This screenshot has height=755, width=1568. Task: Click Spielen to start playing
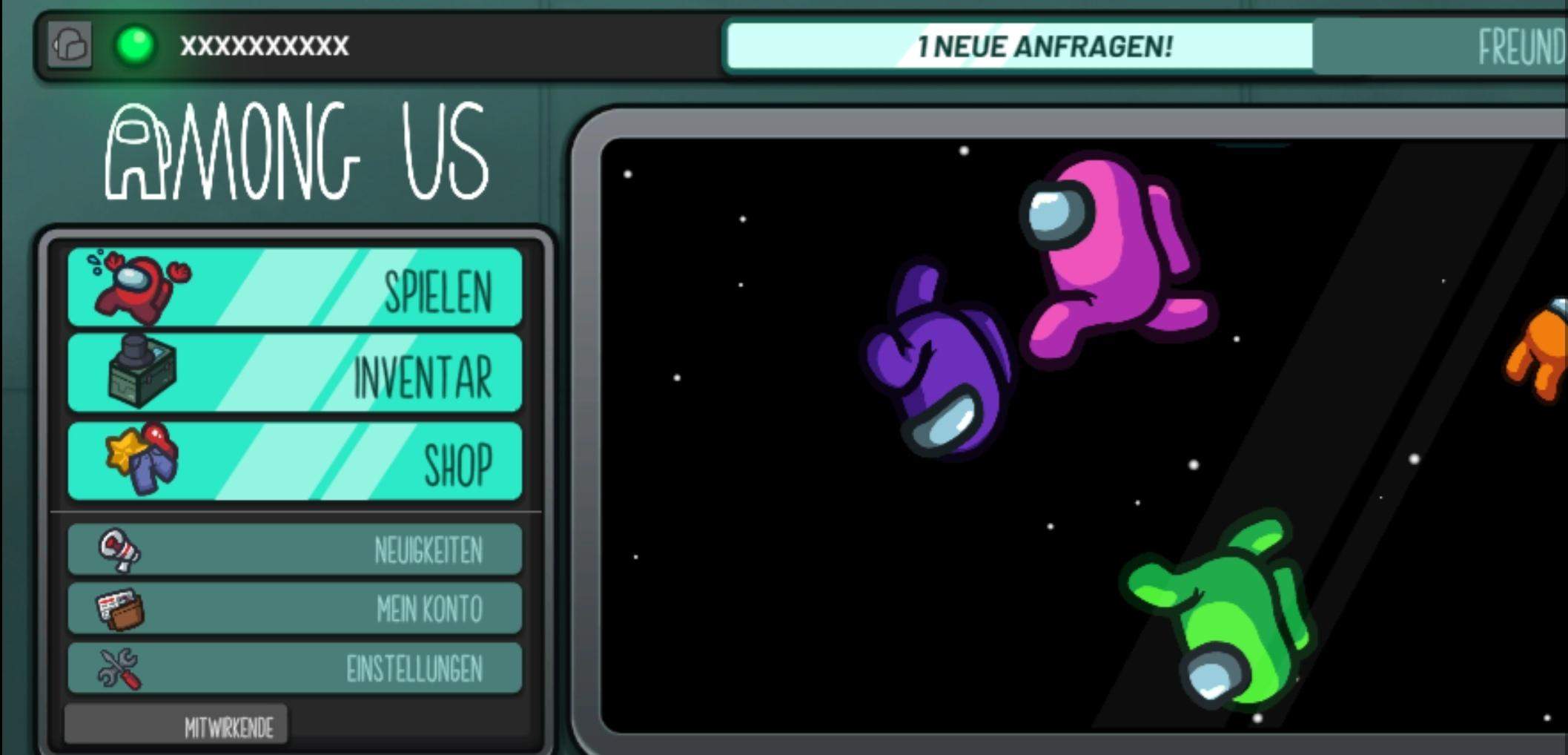439,291
